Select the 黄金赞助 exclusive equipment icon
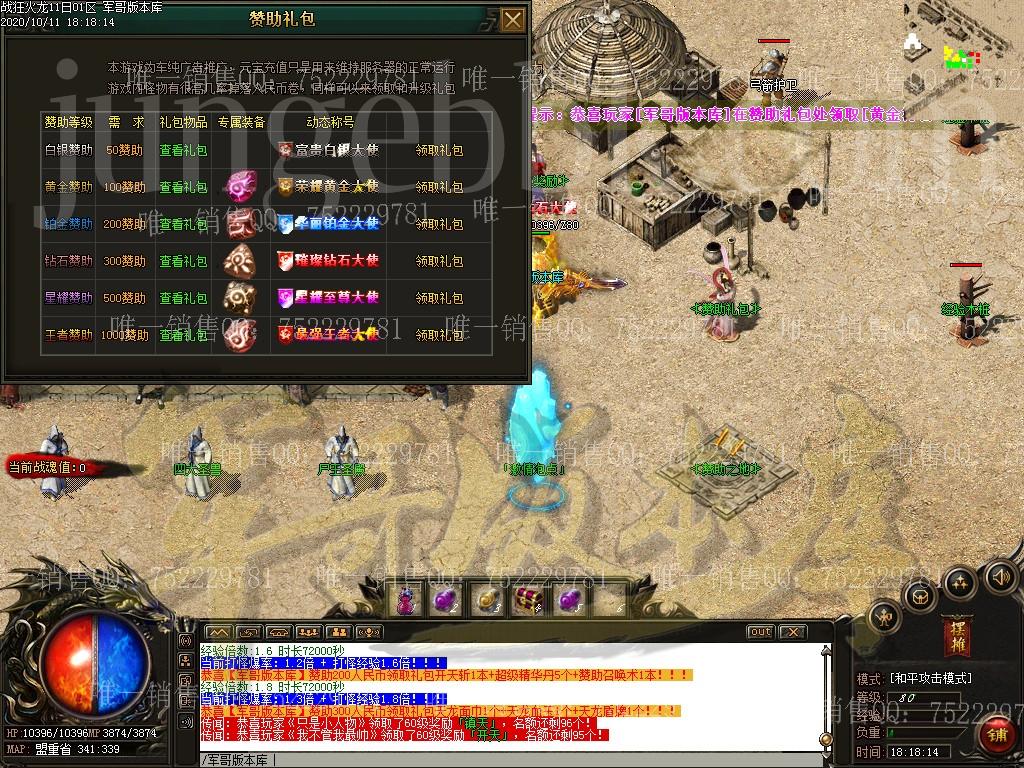1024x768 pixels. [240, 187]
